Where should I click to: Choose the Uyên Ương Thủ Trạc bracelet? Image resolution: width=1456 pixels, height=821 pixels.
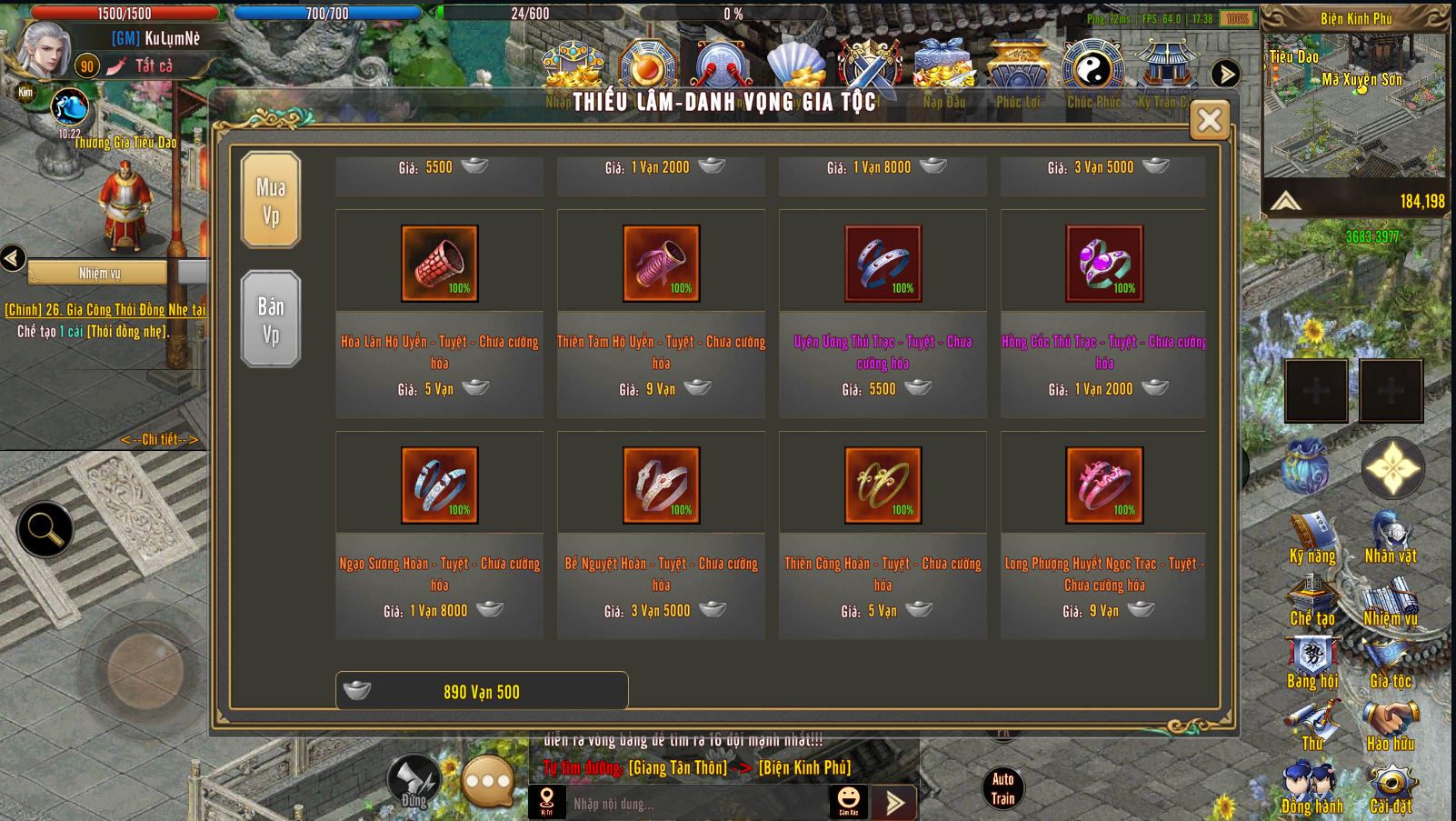pos(883,264)
